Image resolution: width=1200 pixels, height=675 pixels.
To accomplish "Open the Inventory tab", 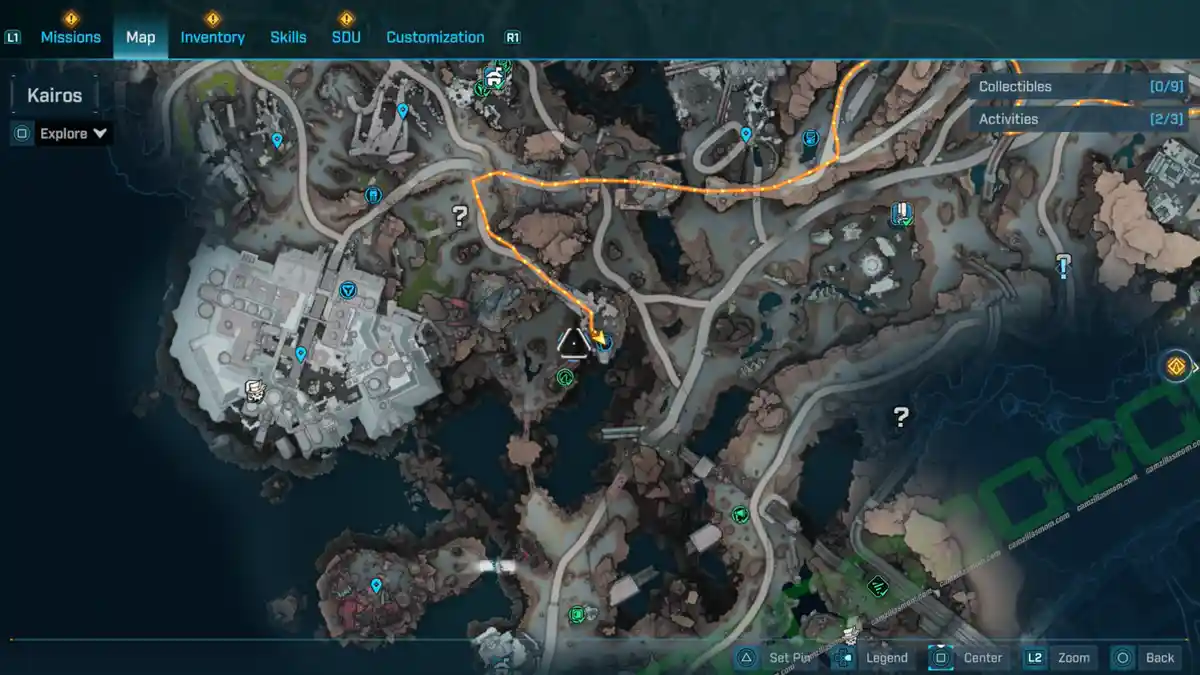I will (212, 37).
